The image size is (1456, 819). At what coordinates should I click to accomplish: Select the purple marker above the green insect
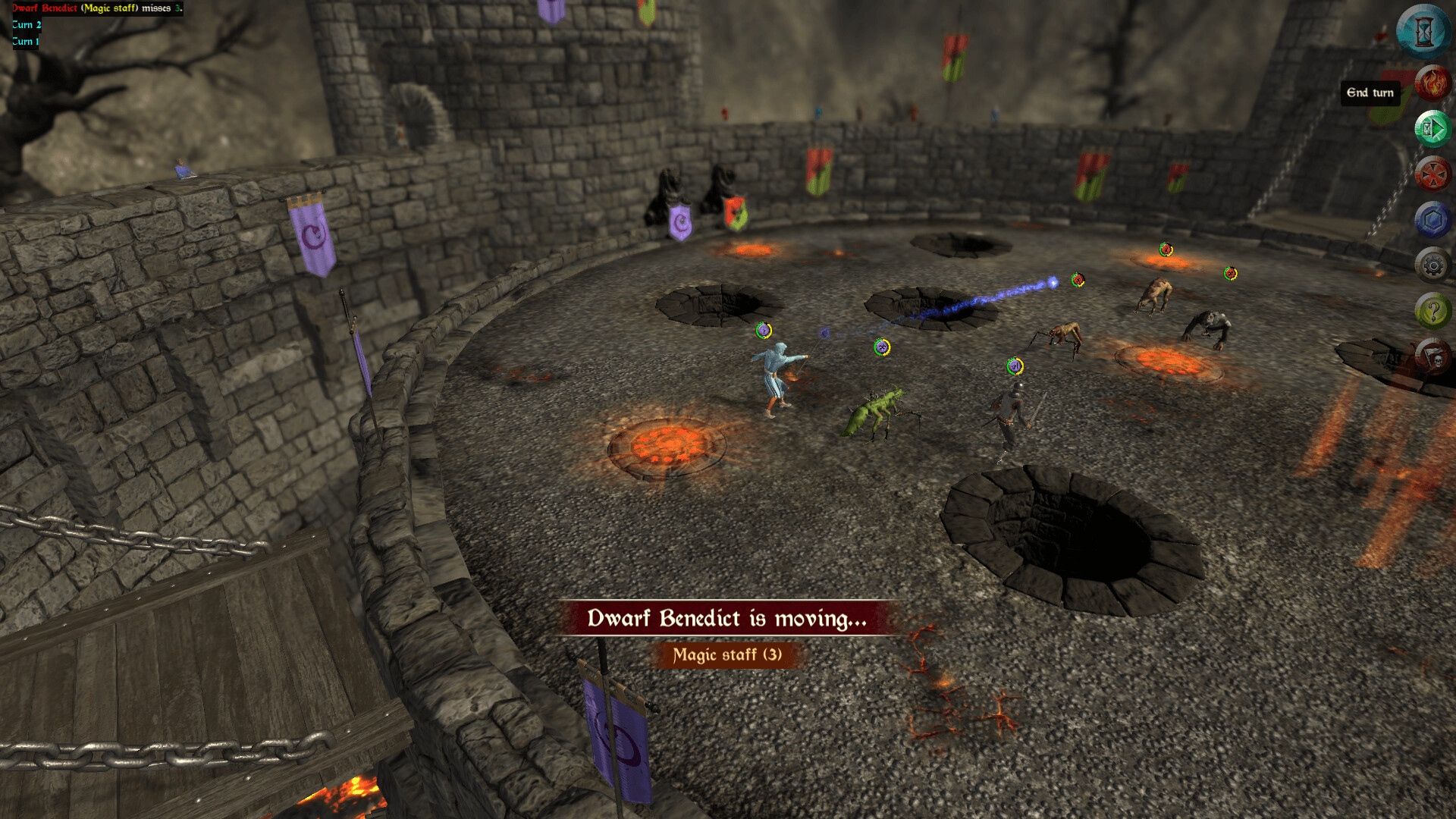coord(881,347)
